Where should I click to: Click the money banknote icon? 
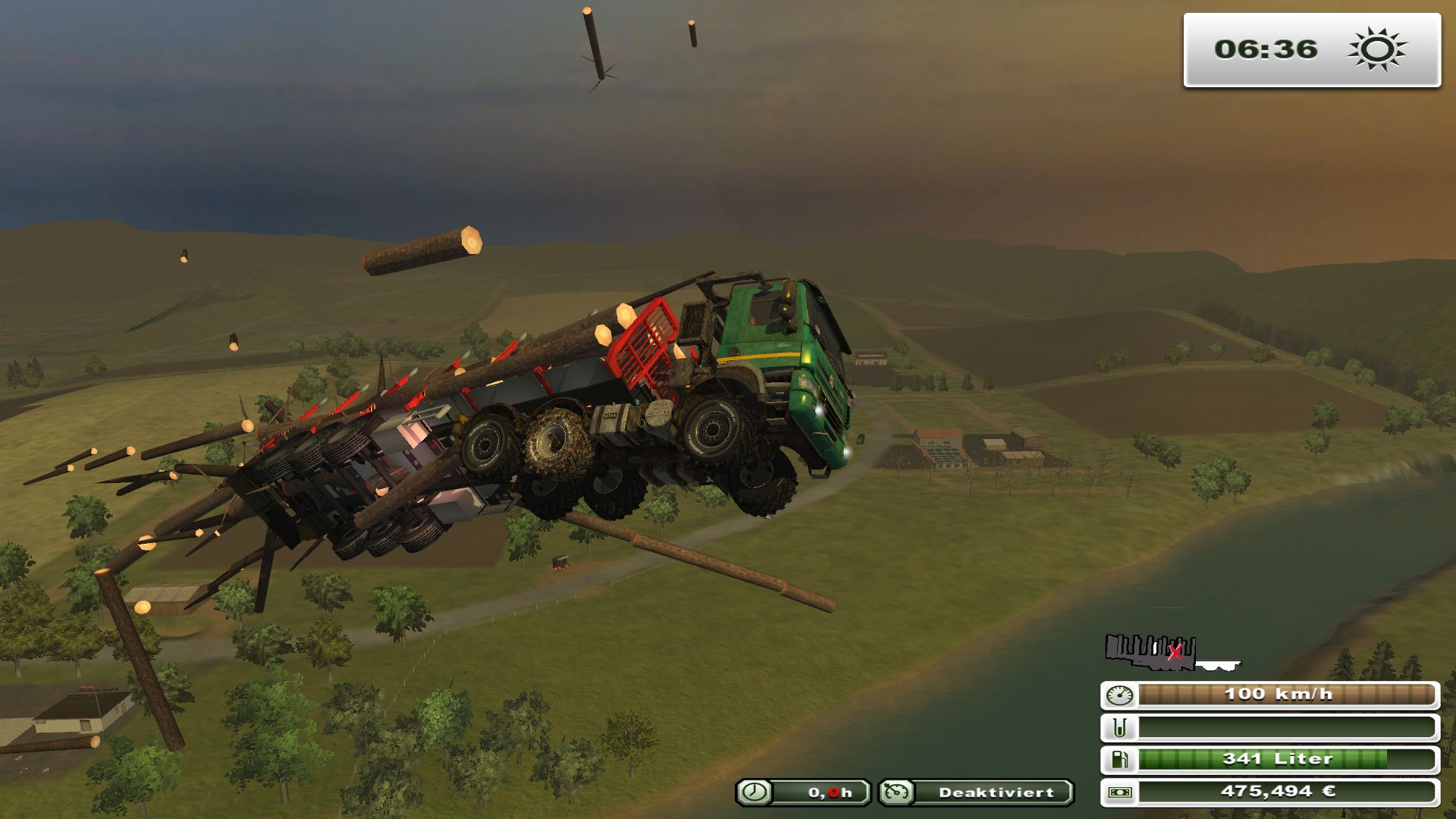1120,792
